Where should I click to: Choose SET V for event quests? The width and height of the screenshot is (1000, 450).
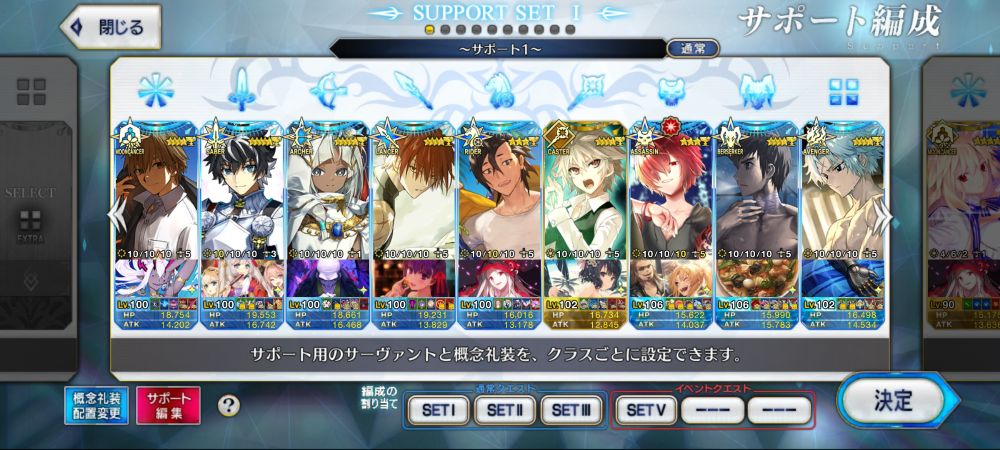644,409
